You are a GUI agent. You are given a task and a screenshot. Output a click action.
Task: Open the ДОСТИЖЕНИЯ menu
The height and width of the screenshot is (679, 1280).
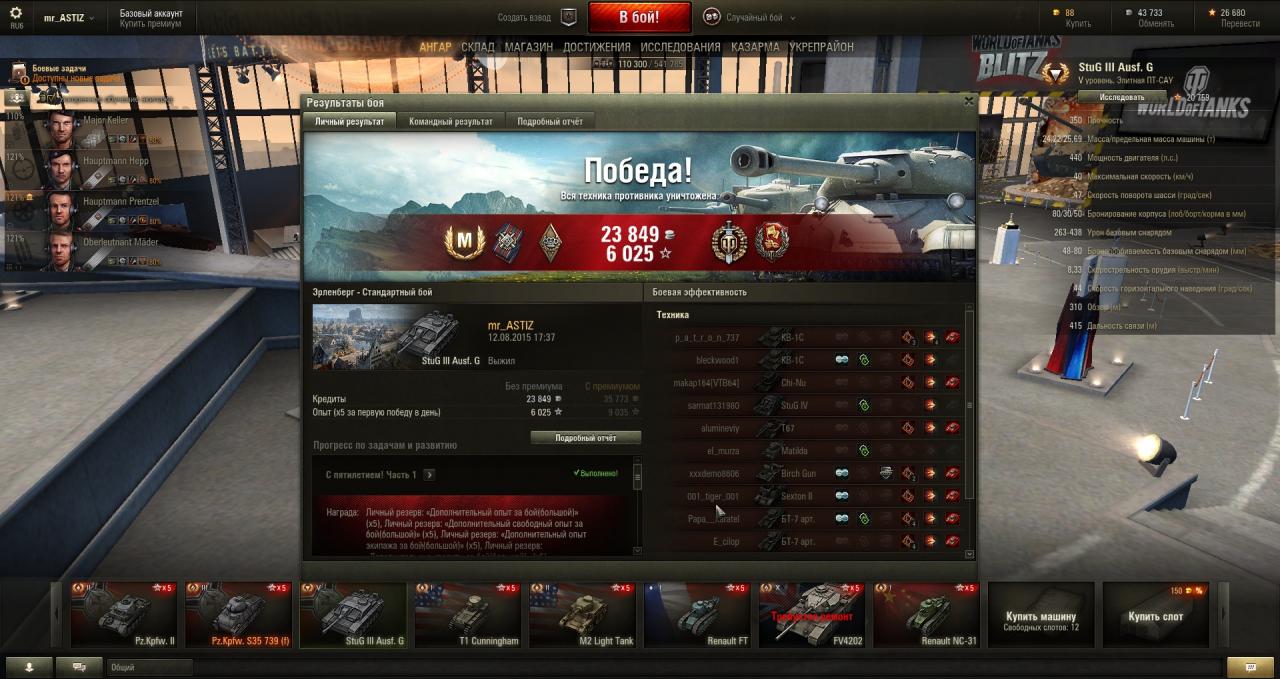596,47
